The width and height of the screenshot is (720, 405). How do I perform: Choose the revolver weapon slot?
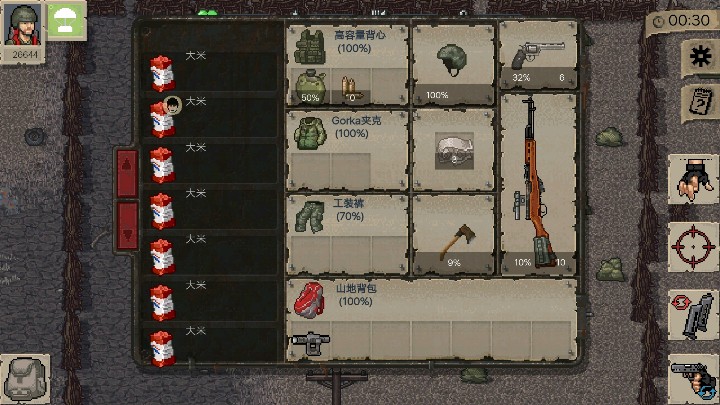click(x=538, y=56)
